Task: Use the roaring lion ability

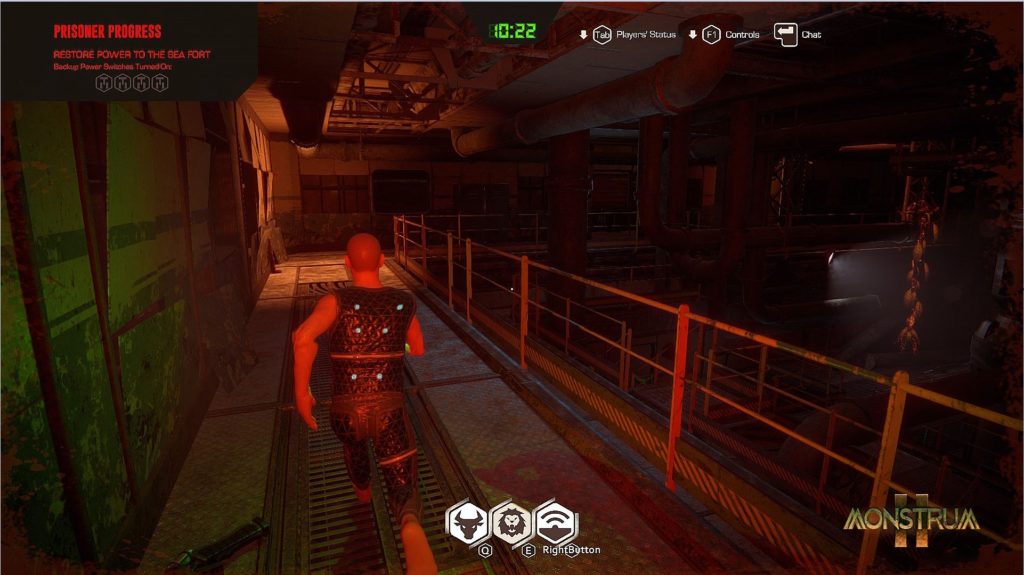Action: 511,521
